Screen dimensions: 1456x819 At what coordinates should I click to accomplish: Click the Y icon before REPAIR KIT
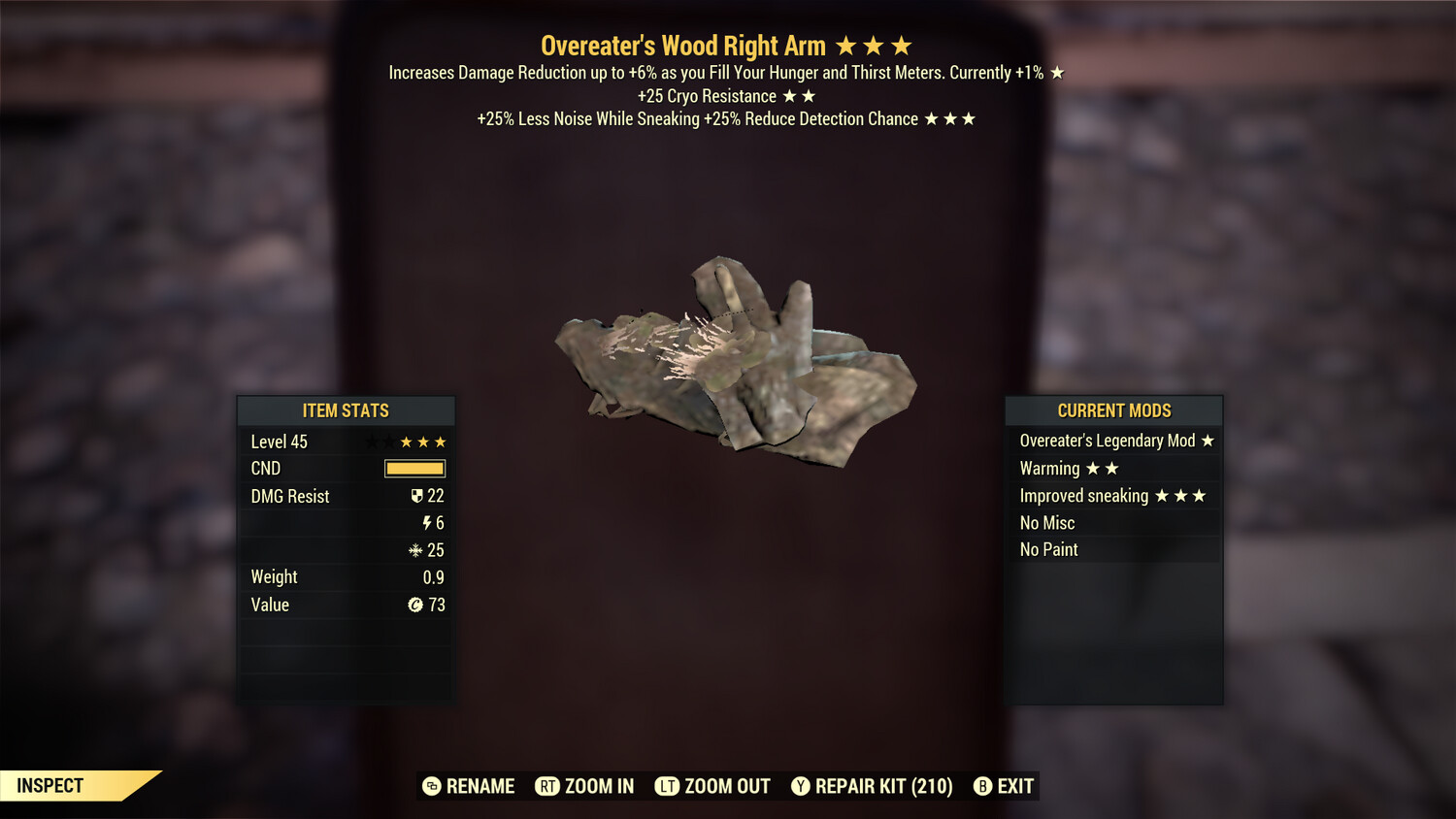(x=801, y=786)
